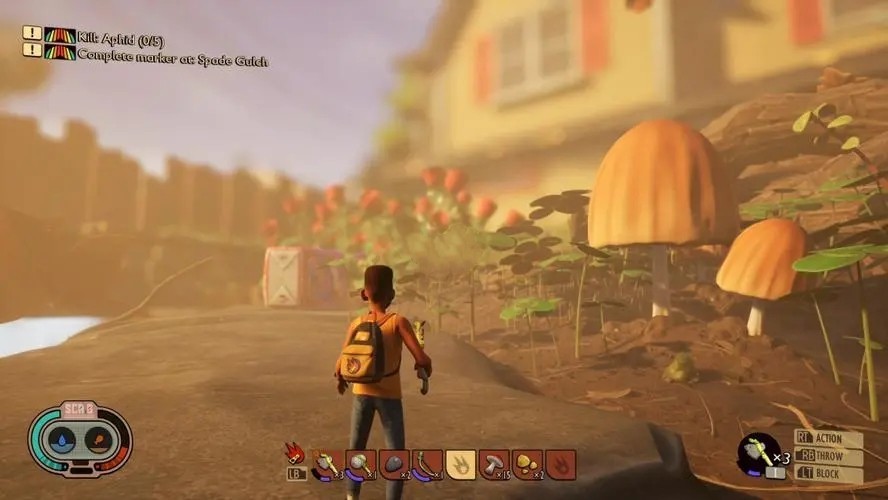
Task: Select the pebble hammer hotbar slot
Action: (x=361, y=464)
